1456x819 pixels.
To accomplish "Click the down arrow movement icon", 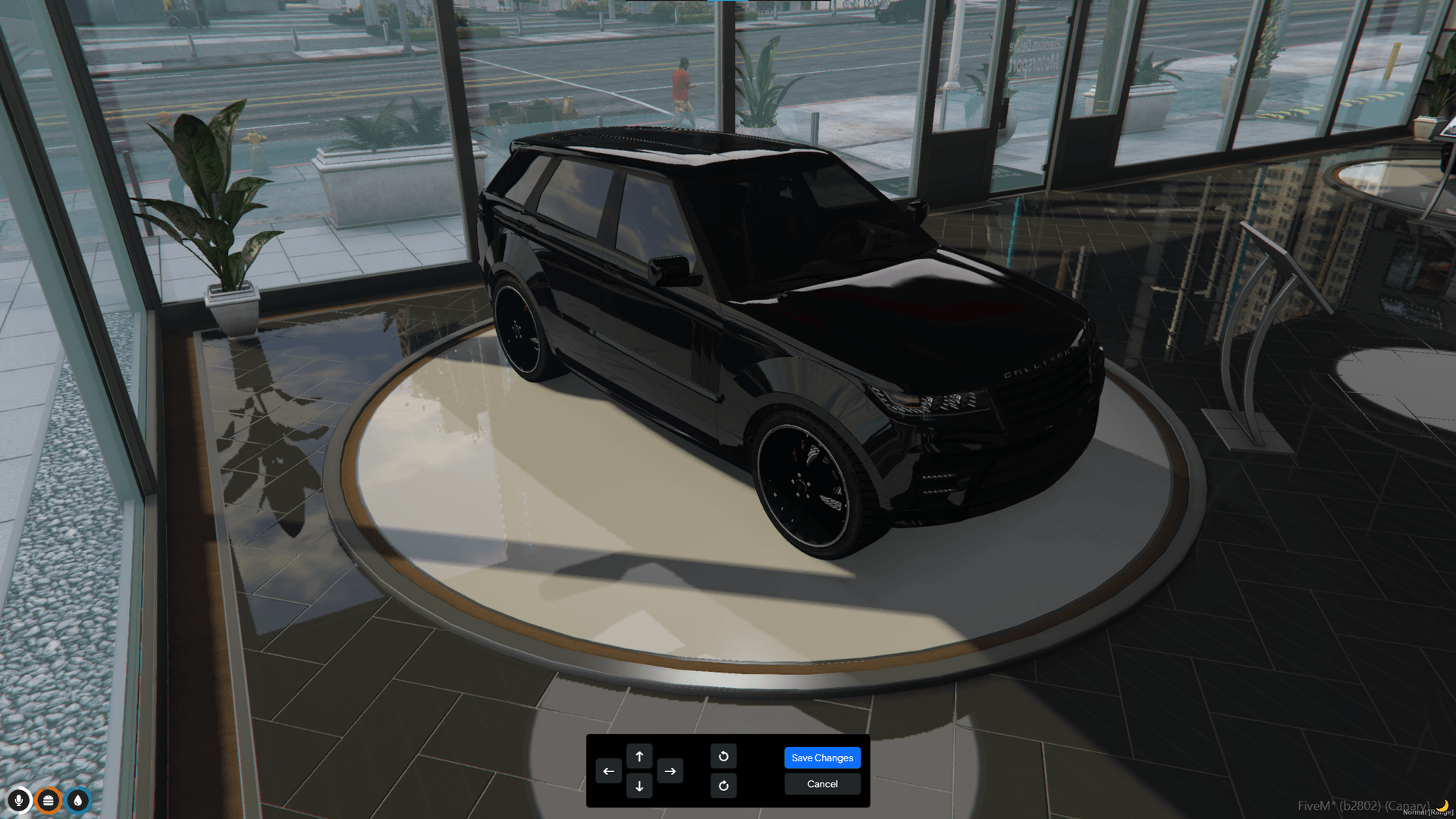I will [x=640, y=786].
